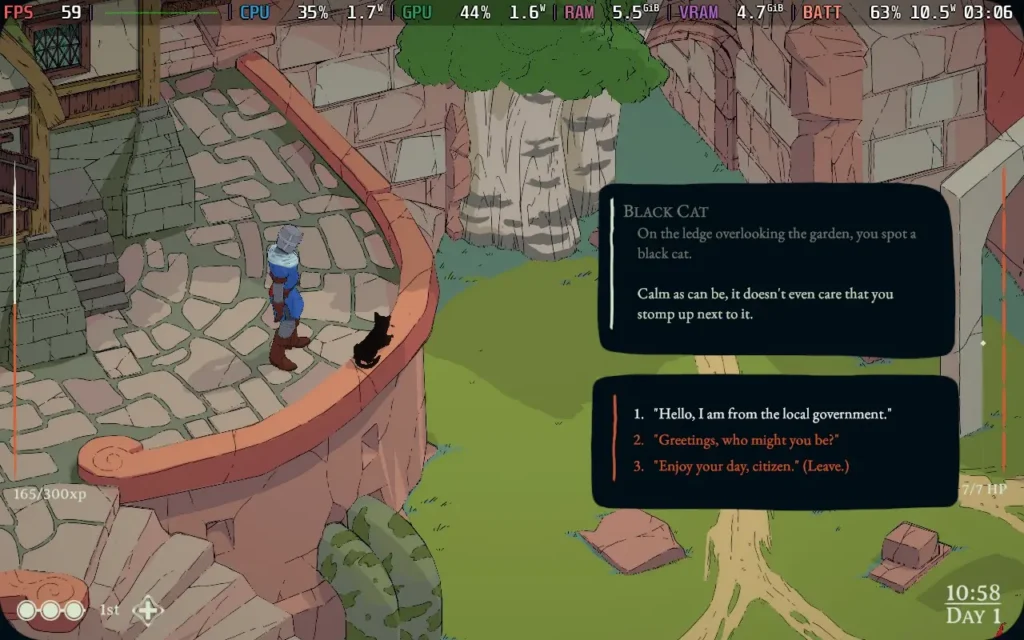The width and height of the screenshot is (1024, 640).
Task: Select "Greetings, who might you be?" reply
Action: pos(745,440)
